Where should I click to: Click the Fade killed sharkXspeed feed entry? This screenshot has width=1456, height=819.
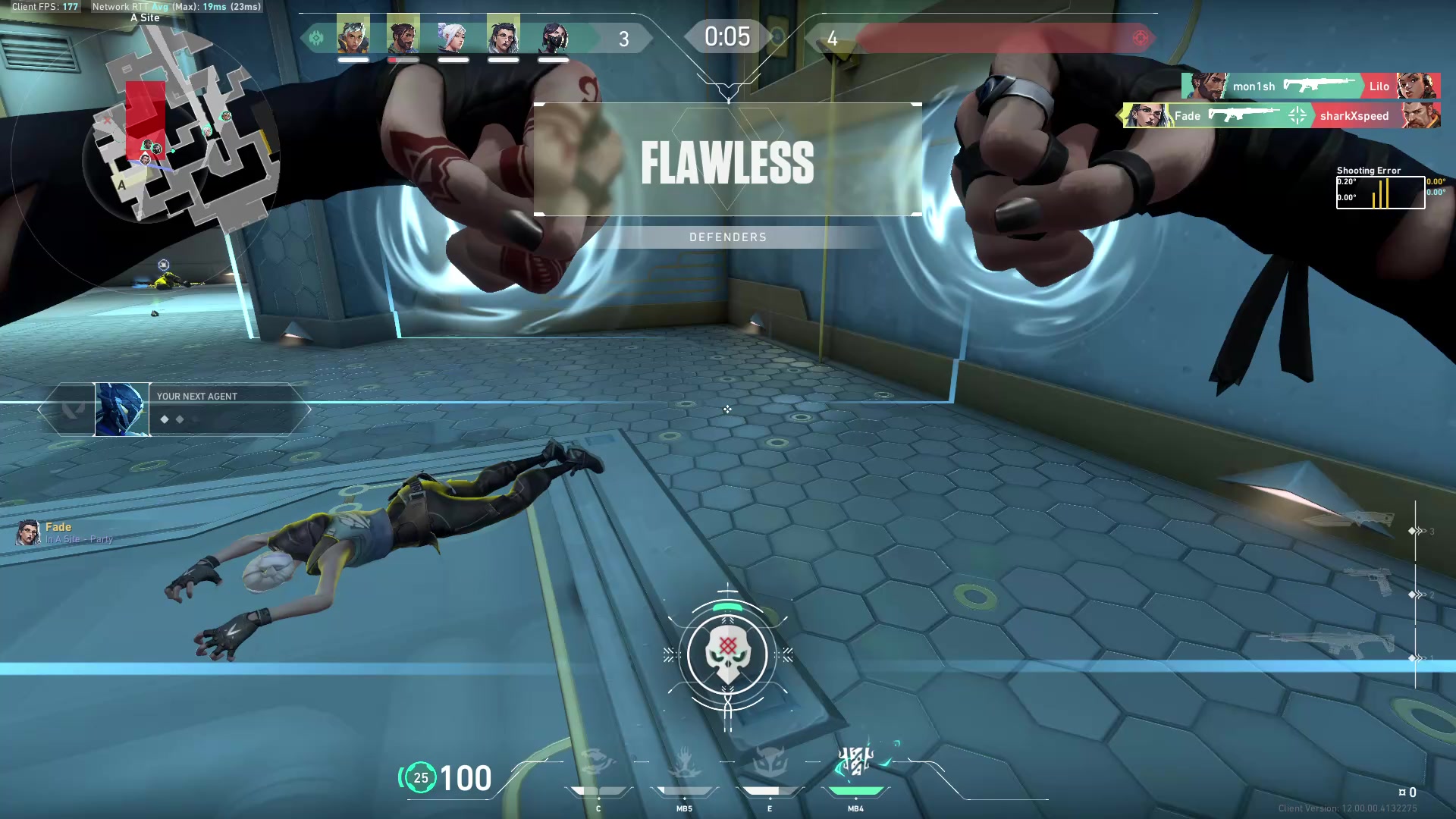1281,115
